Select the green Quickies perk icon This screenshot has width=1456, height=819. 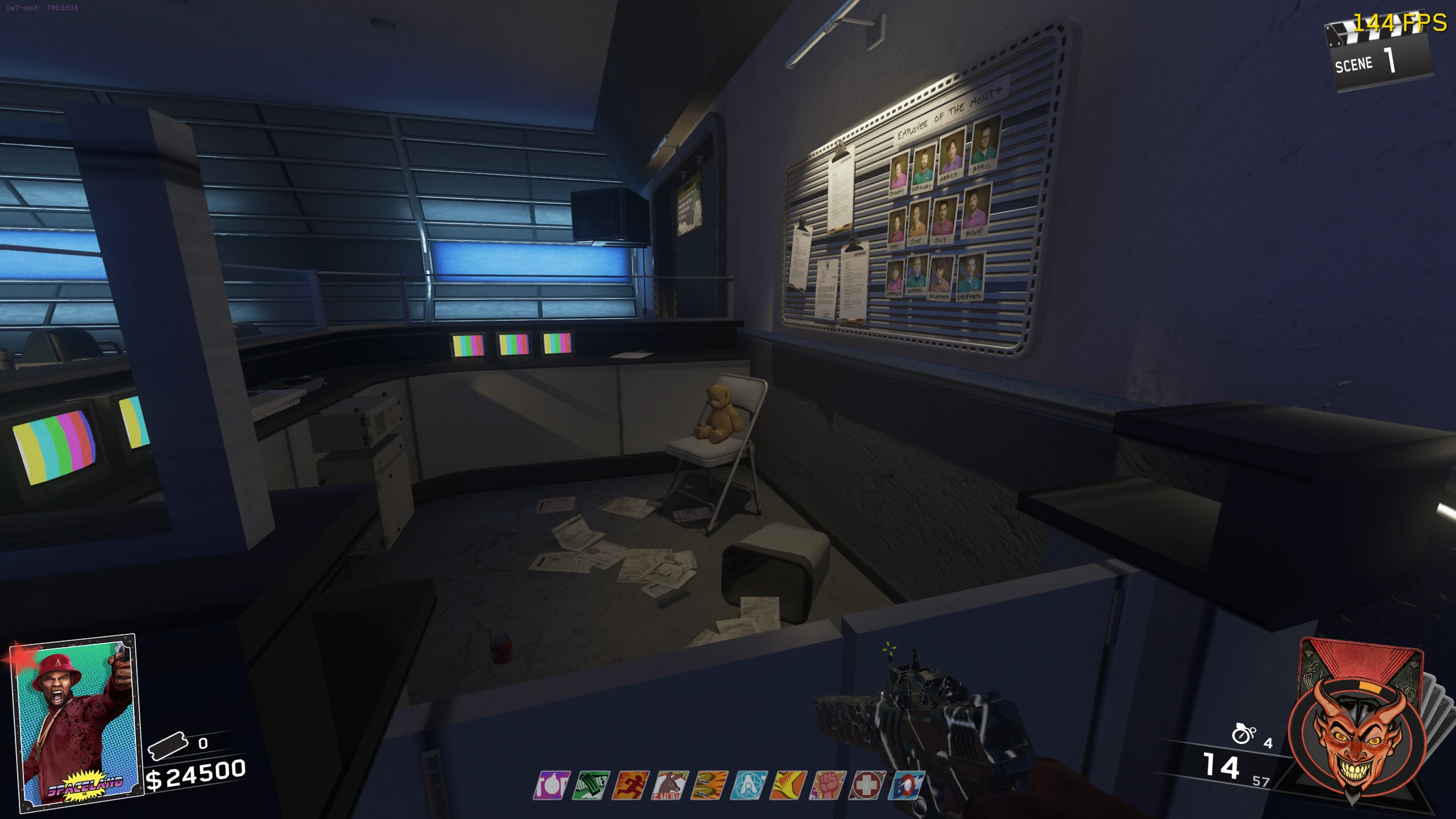pyautogui.click(x=591, y=785)
